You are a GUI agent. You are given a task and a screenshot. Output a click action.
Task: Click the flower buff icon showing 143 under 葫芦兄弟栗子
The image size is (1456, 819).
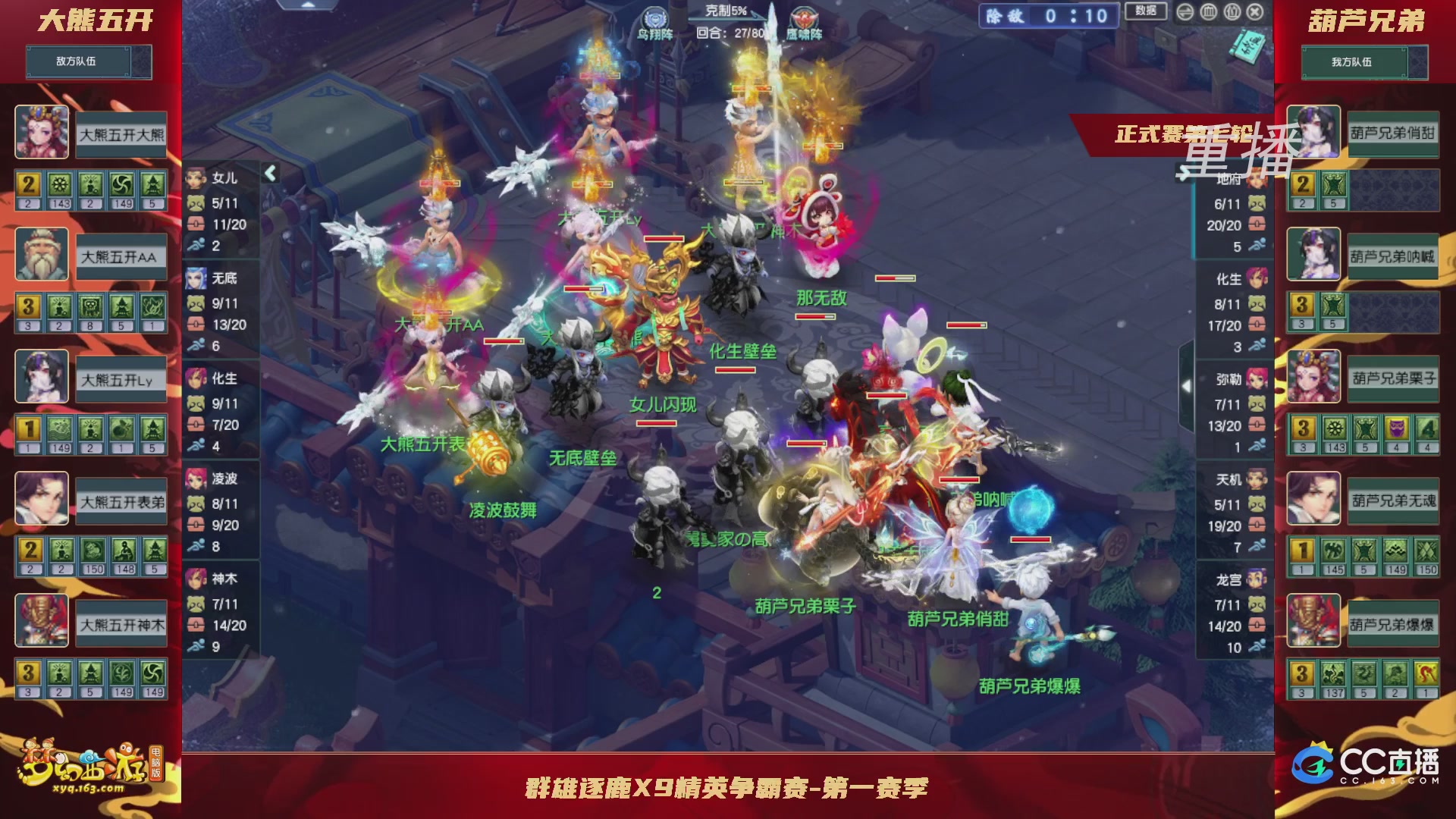coord(1333,427)
